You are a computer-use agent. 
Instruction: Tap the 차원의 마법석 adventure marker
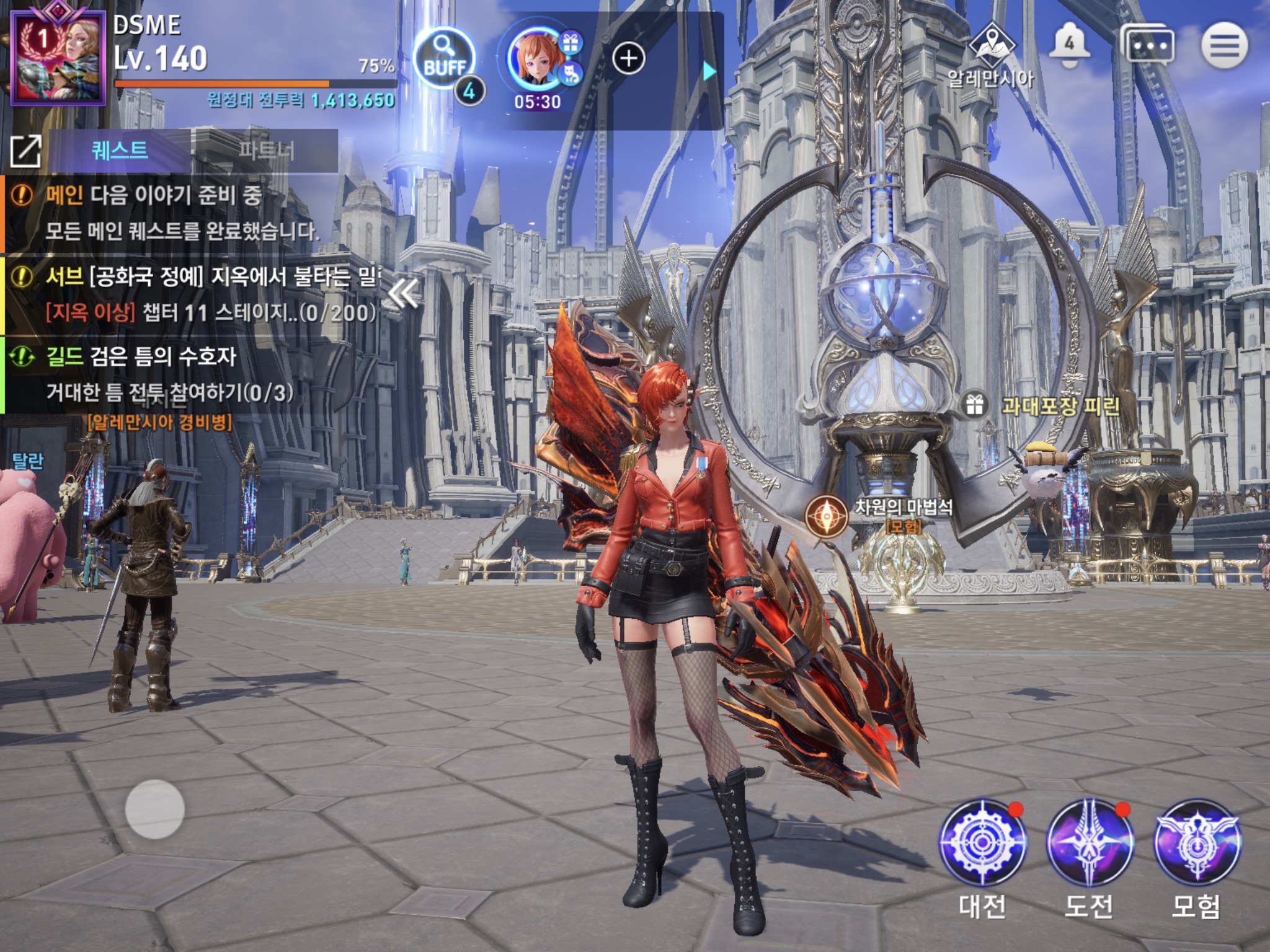click(827, 516)
